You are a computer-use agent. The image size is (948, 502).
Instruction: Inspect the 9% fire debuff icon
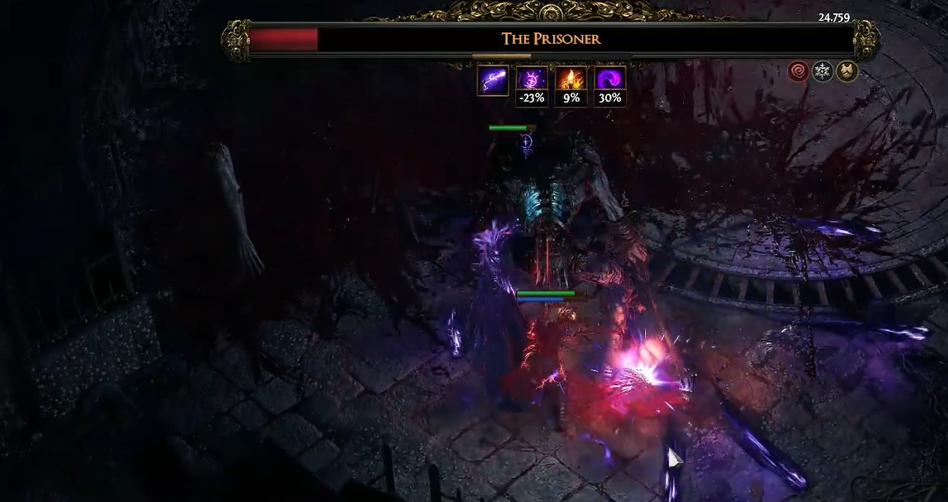click(x=570, y=80)
